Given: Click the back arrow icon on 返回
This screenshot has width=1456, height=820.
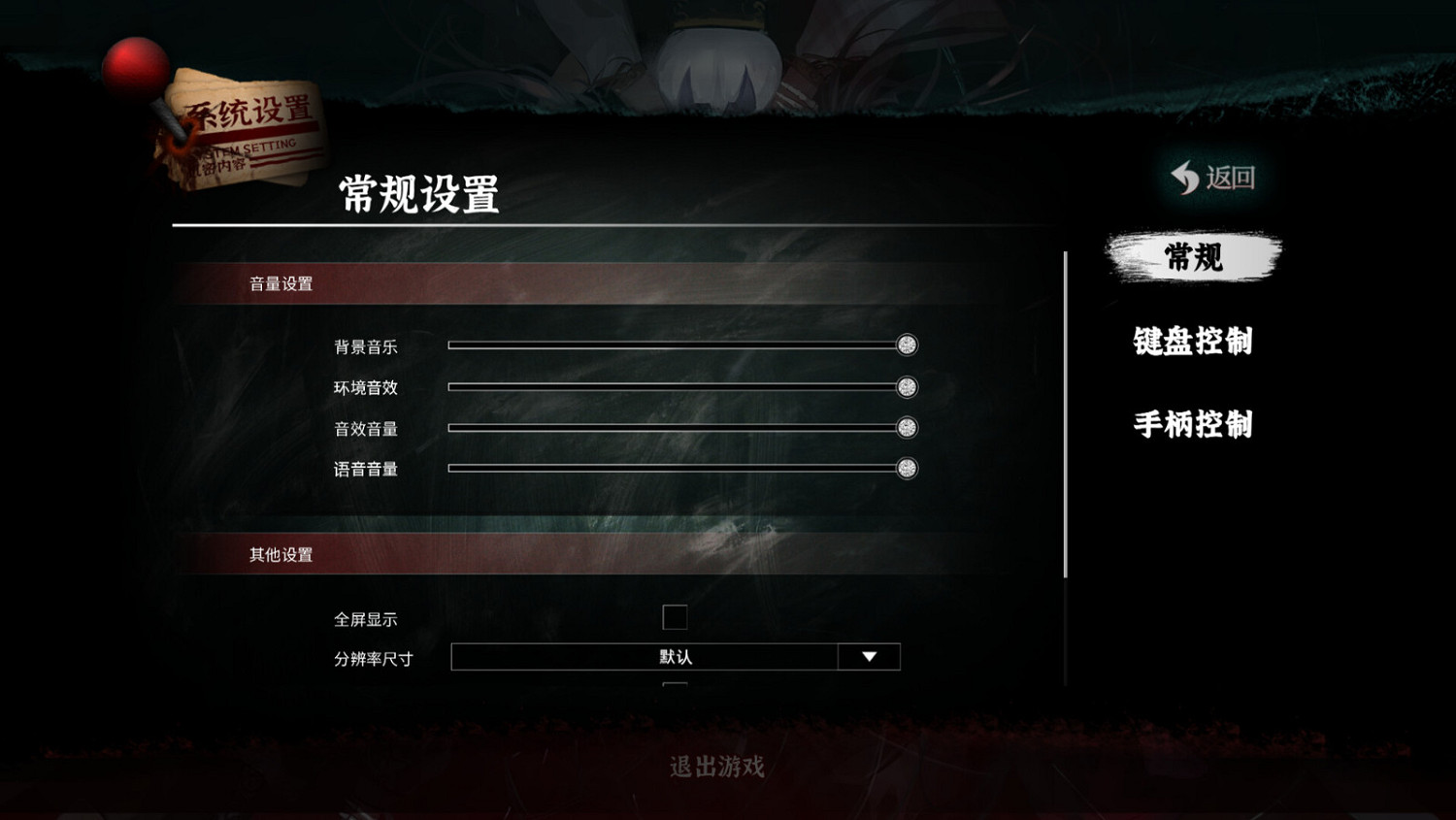Looking at the screenshot, I should (1184, 178).
